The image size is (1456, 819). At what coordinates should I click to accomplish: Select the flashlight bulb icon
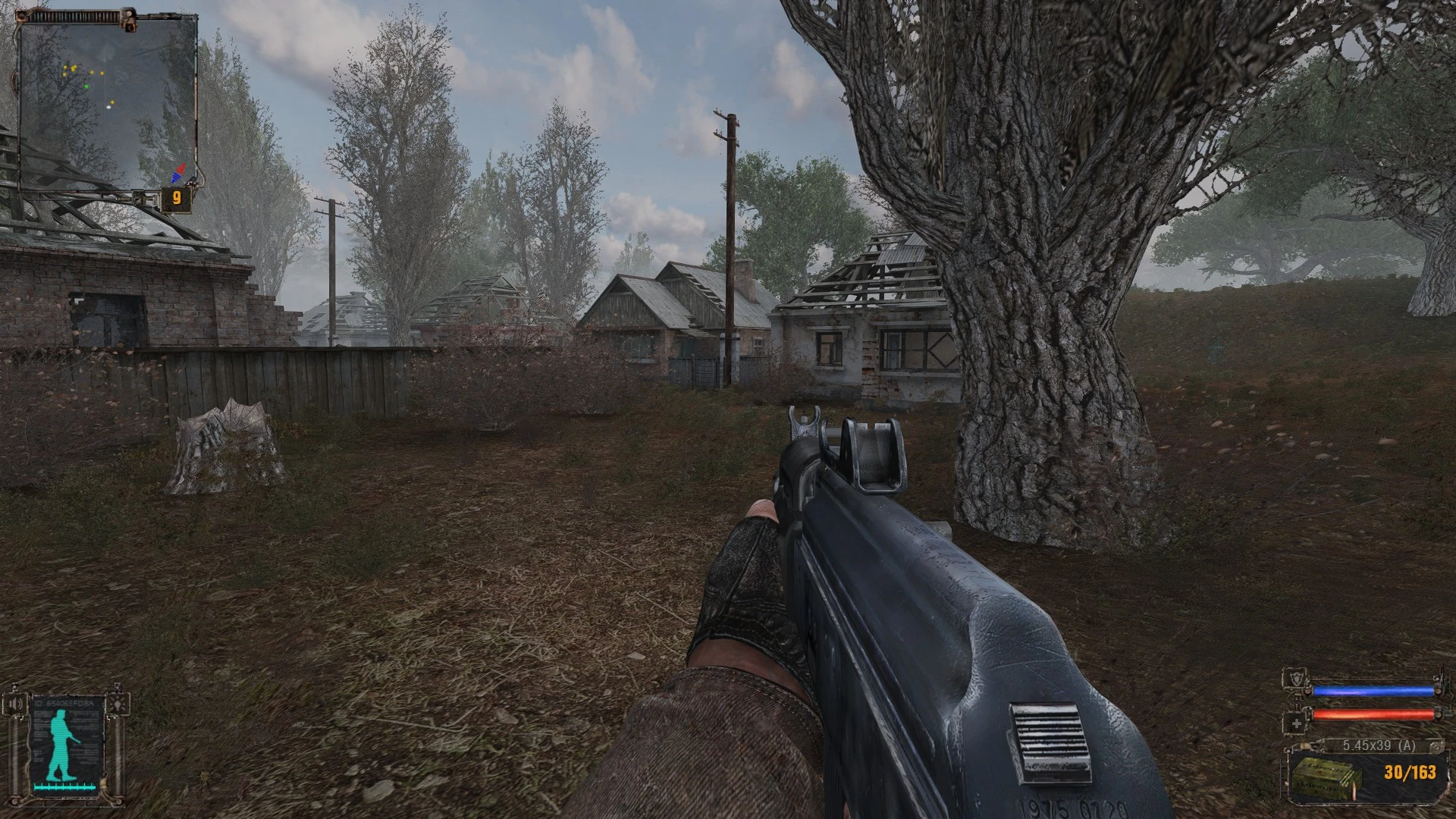coord(118,705)
